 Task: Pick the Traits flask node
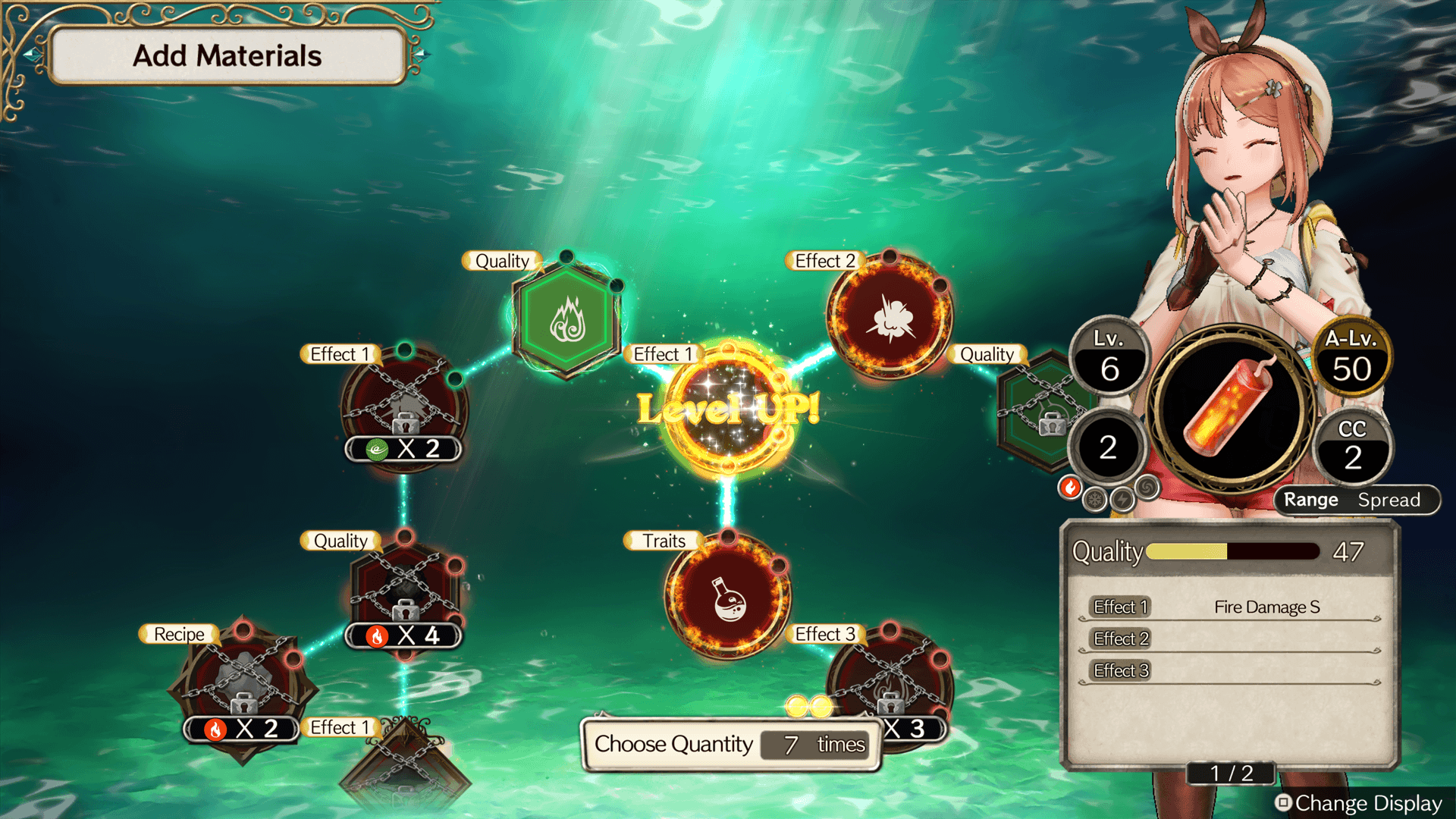point(728,597)
